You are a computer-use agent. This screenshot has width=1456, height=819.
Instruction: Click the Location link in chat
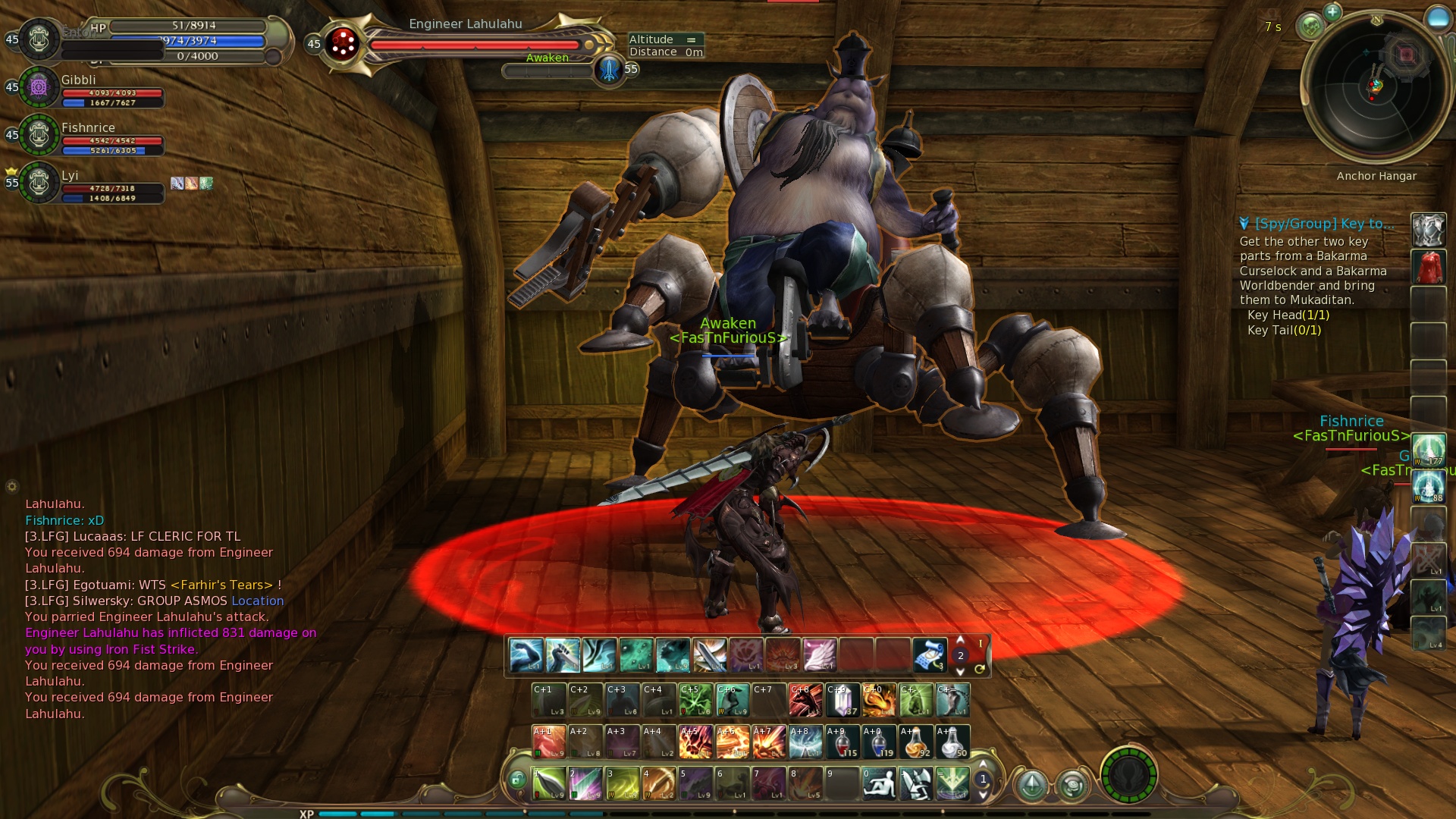[257, 601]
